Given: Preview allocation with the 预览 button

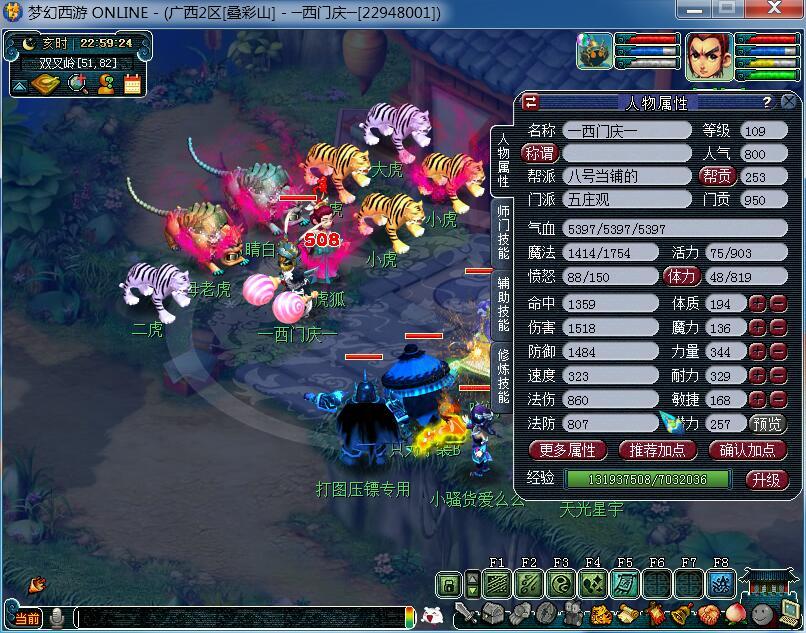Looking at the screenshot, I should coord(767,424).
